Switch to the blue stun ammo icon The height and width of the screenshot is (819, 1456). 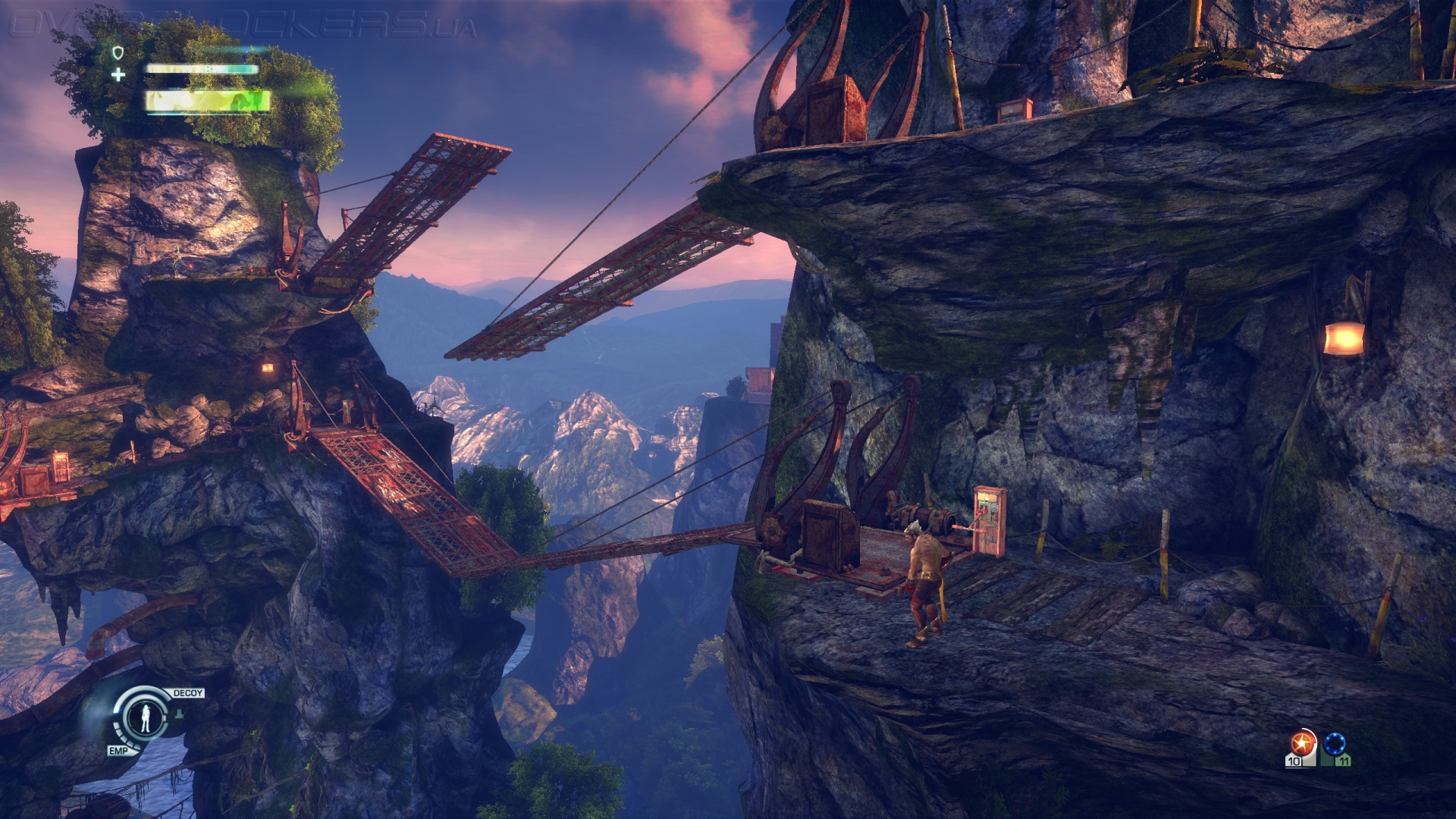1335,745
